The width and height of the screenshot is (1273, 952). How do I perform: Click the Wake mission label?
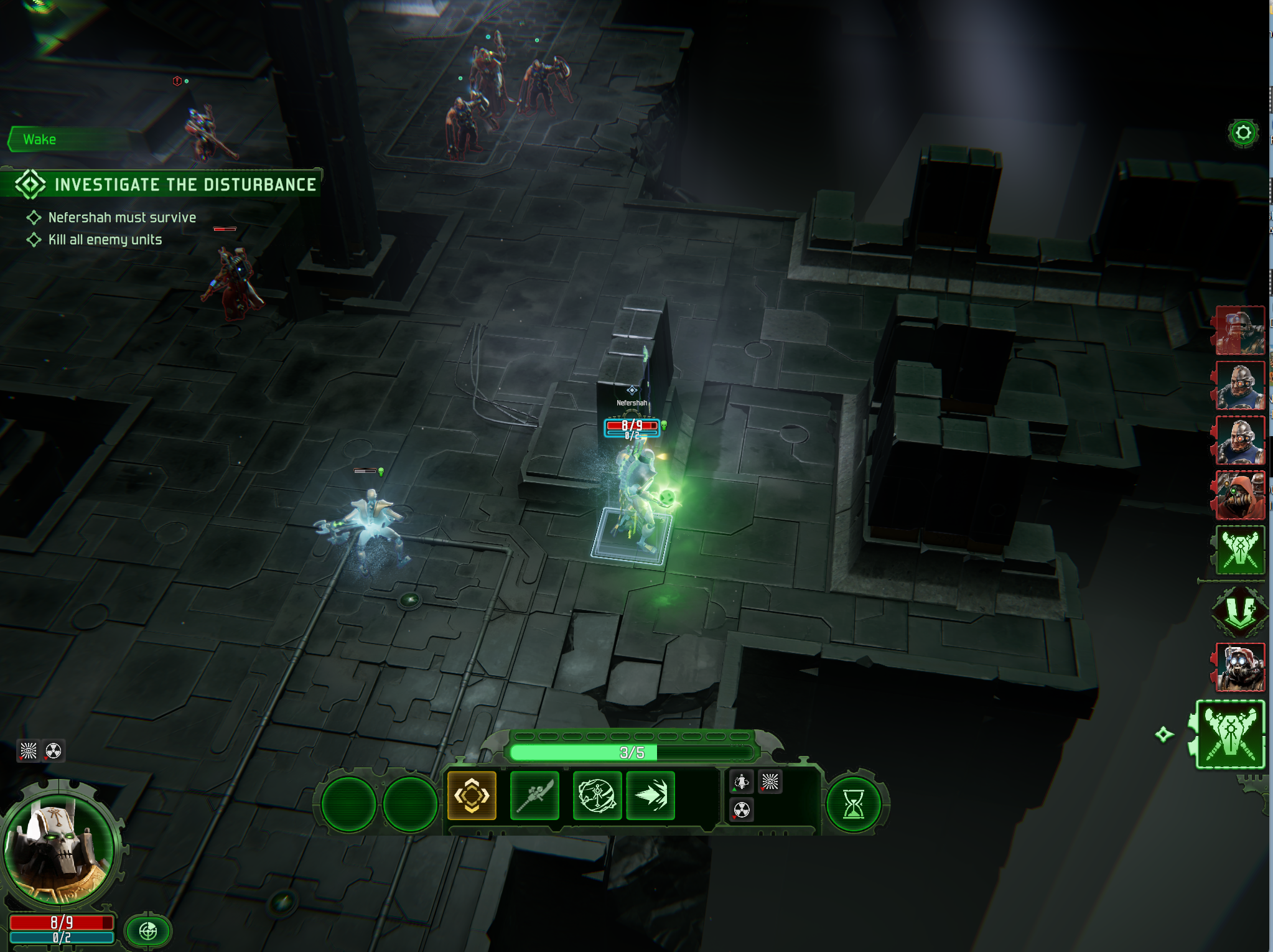pos(40,139)
